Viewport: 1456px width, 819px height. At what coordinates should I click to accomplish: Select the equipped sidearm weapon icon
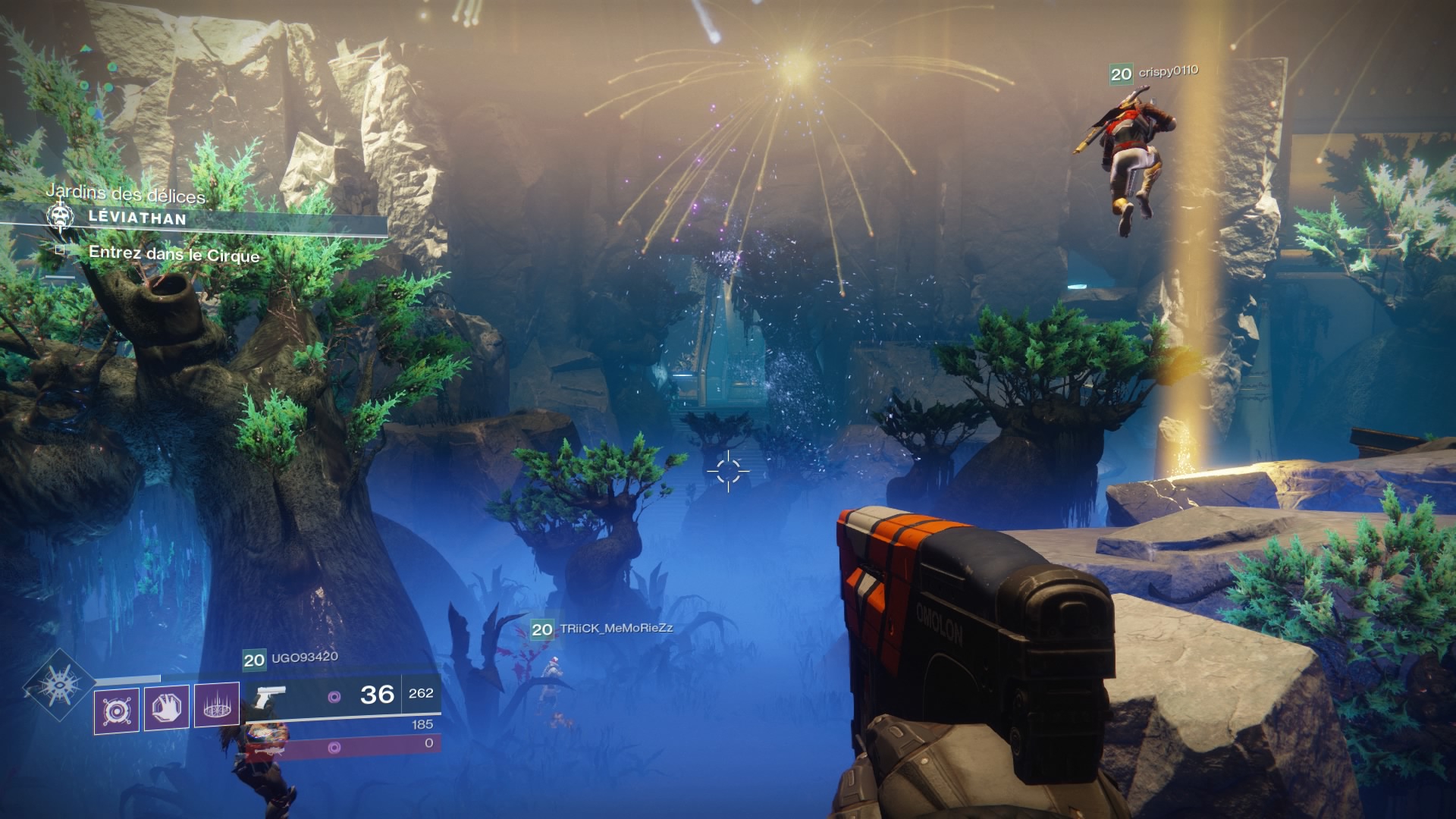coord(271,695)
